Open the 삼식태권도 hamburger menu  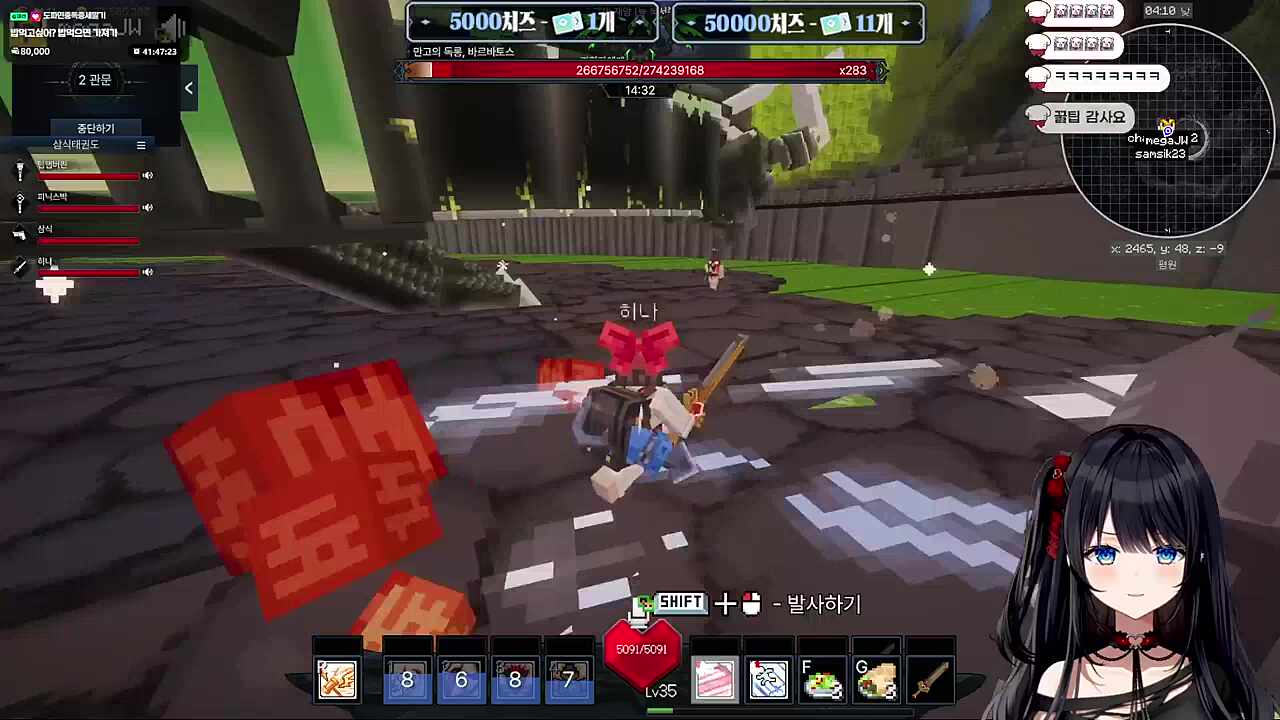141,145
